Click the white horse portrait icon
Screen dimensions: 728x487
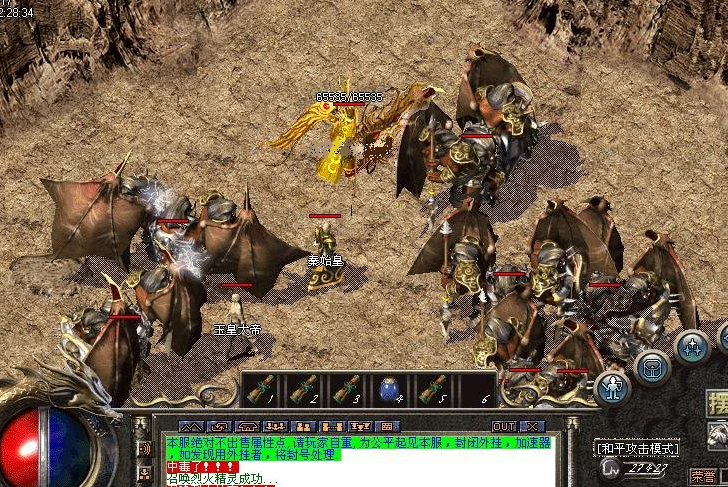coord(717,435)
